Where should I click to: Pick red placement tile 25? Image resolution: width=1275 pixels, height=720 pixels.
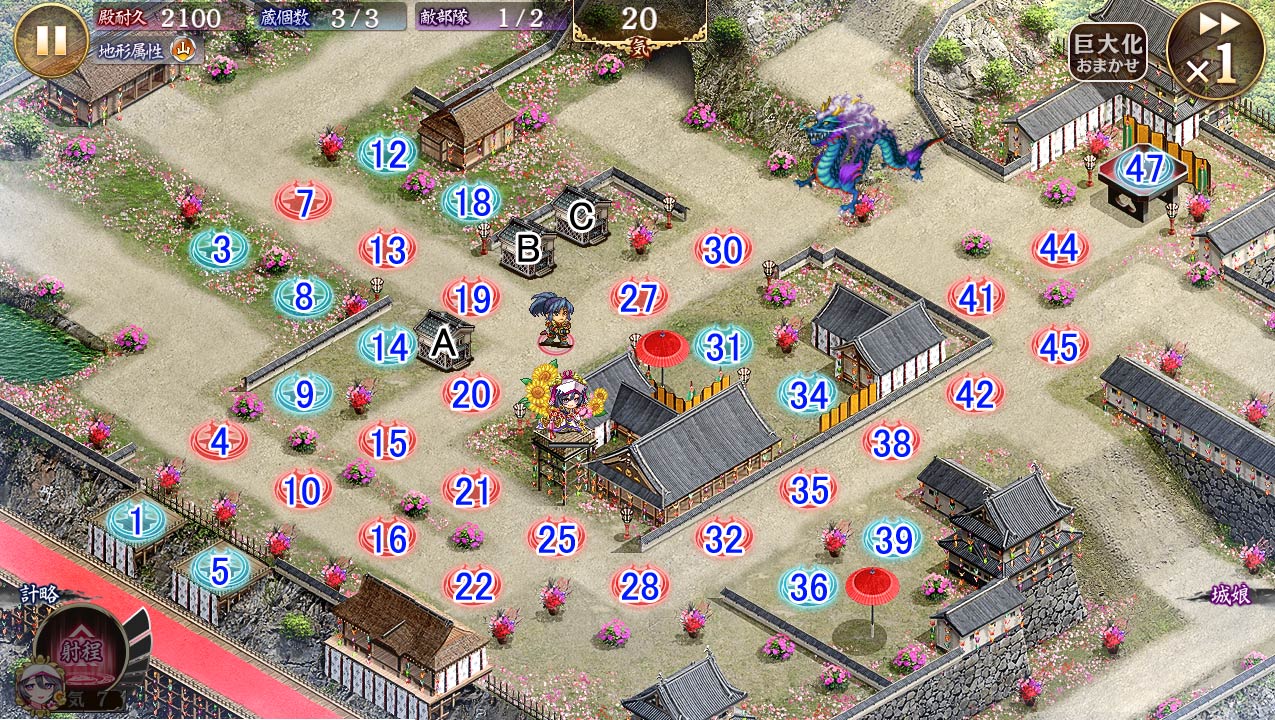tap(556, 538)
